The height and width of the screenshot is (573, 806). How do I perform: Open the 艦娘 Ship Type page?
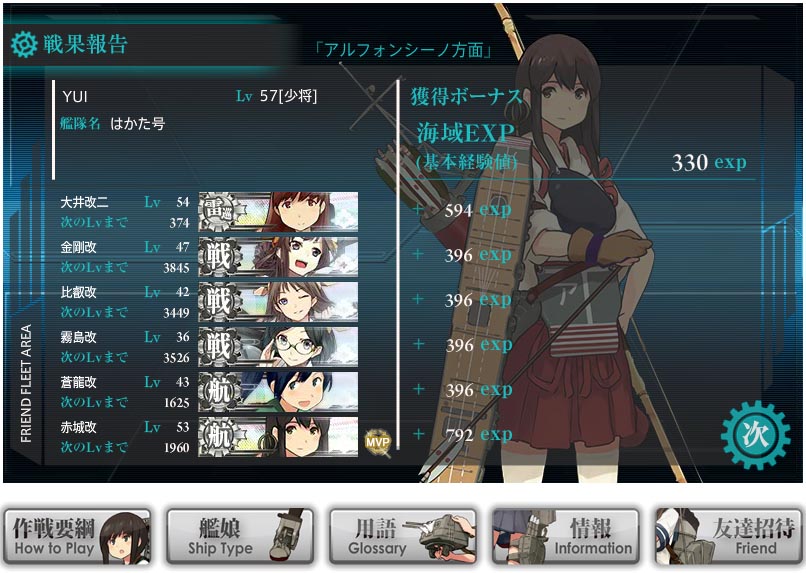point(240,537)
